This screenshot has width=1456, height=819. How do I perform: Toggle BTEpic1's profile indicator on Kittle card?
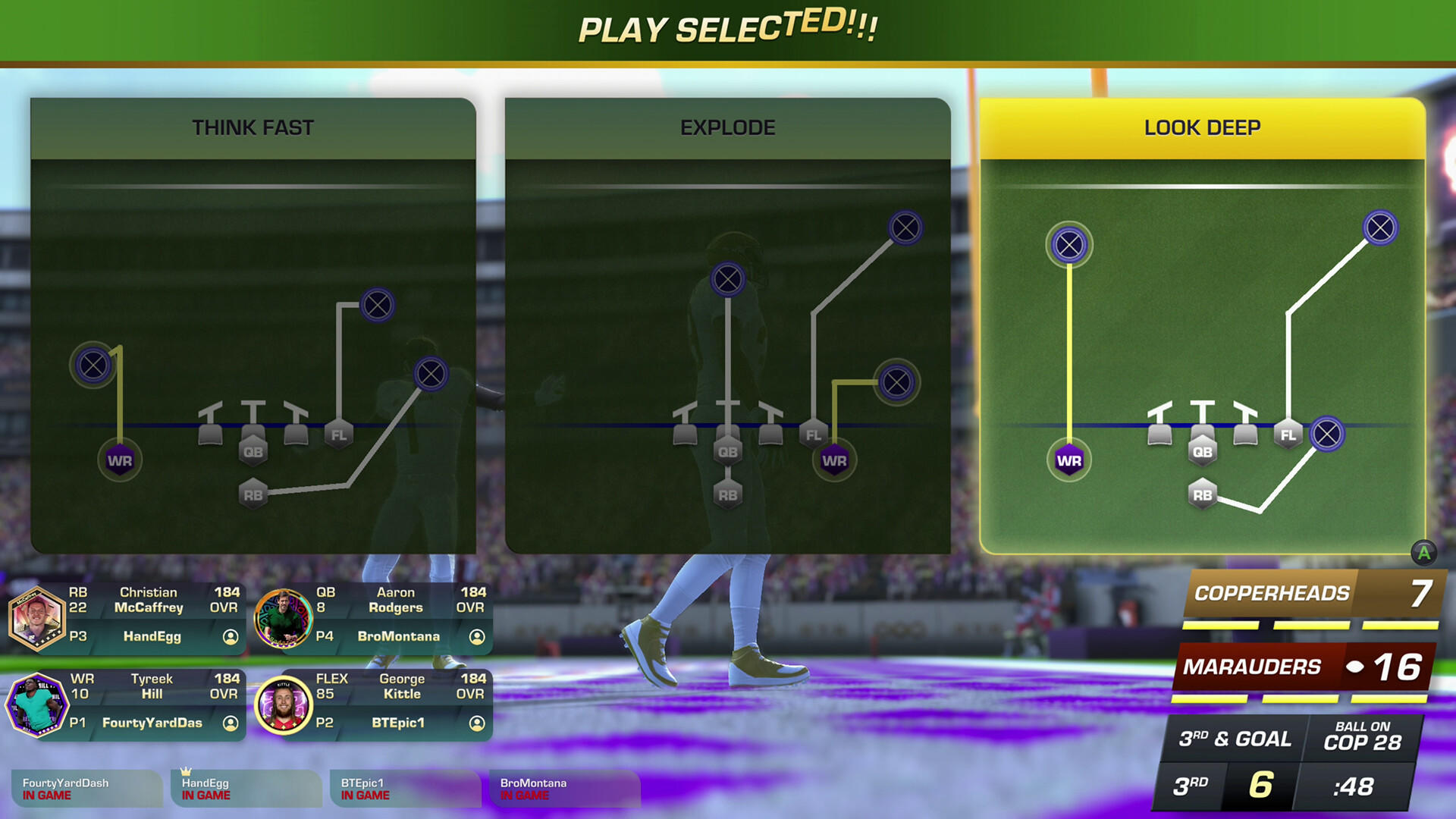(475, 723)
